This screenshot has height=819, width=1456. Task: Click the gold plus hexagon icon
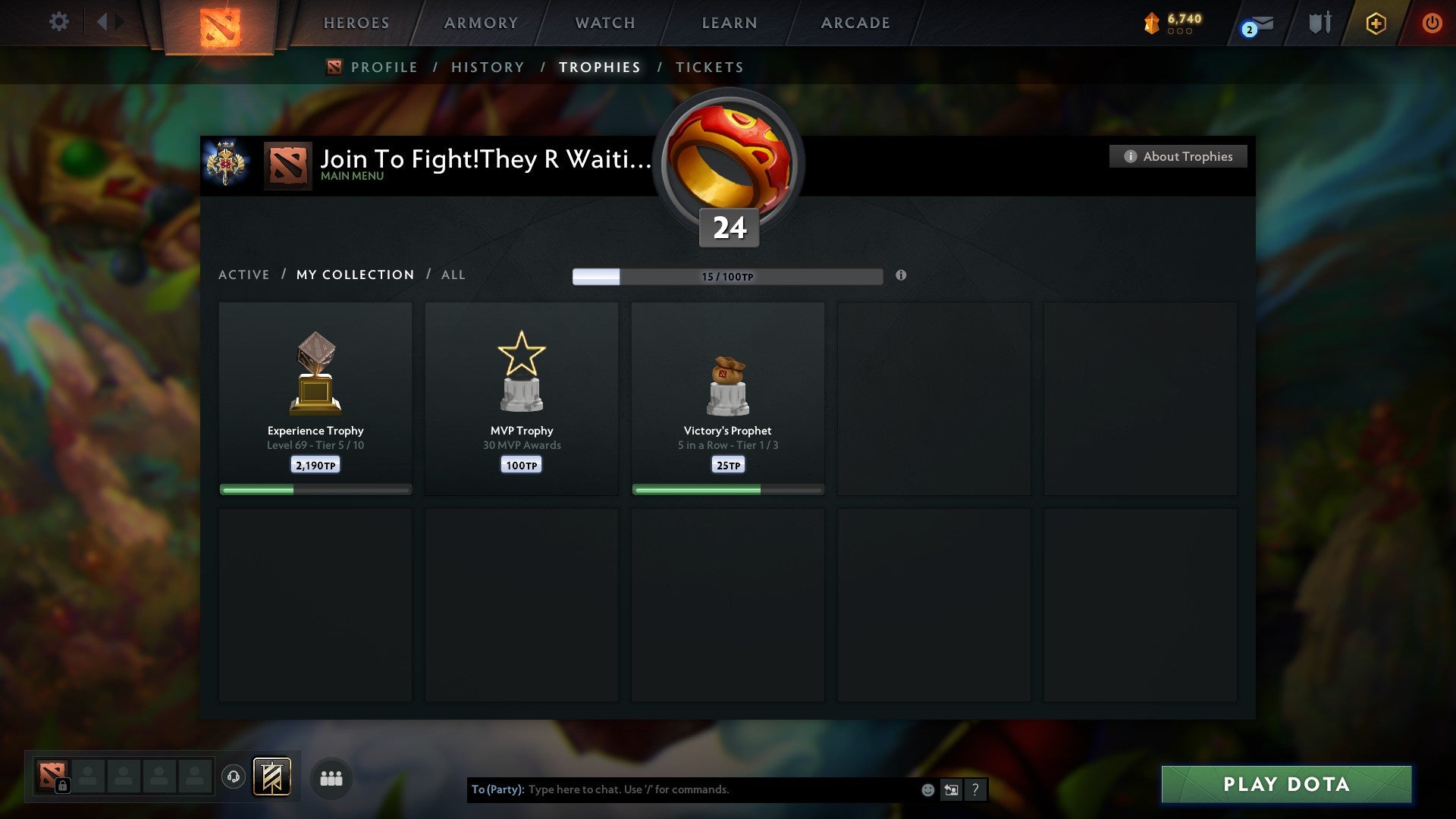pos(1376,23)
